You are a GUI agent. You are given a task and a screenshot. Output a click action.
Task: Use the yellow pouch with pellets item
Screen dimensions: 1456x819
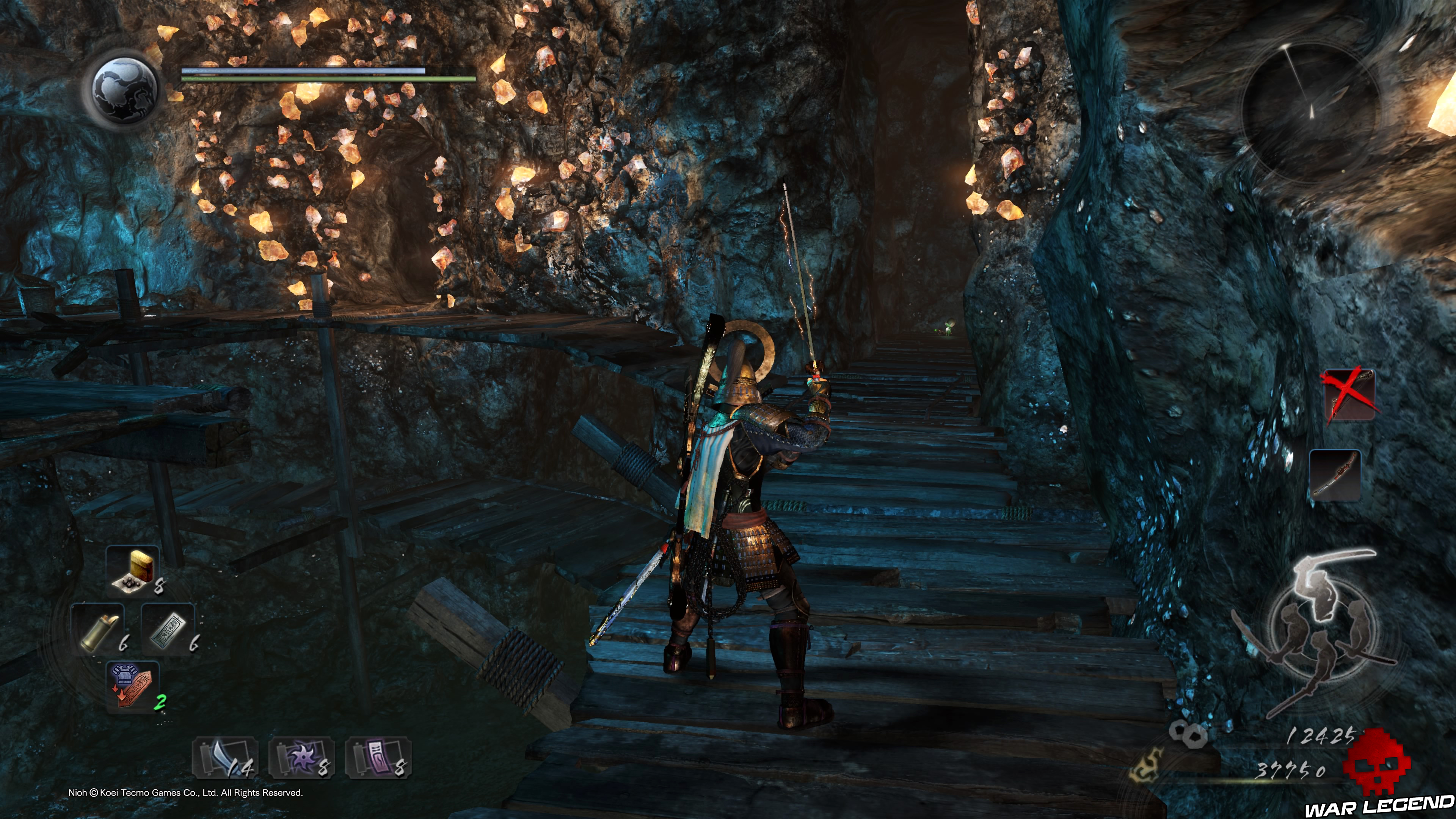pos(133,570)
